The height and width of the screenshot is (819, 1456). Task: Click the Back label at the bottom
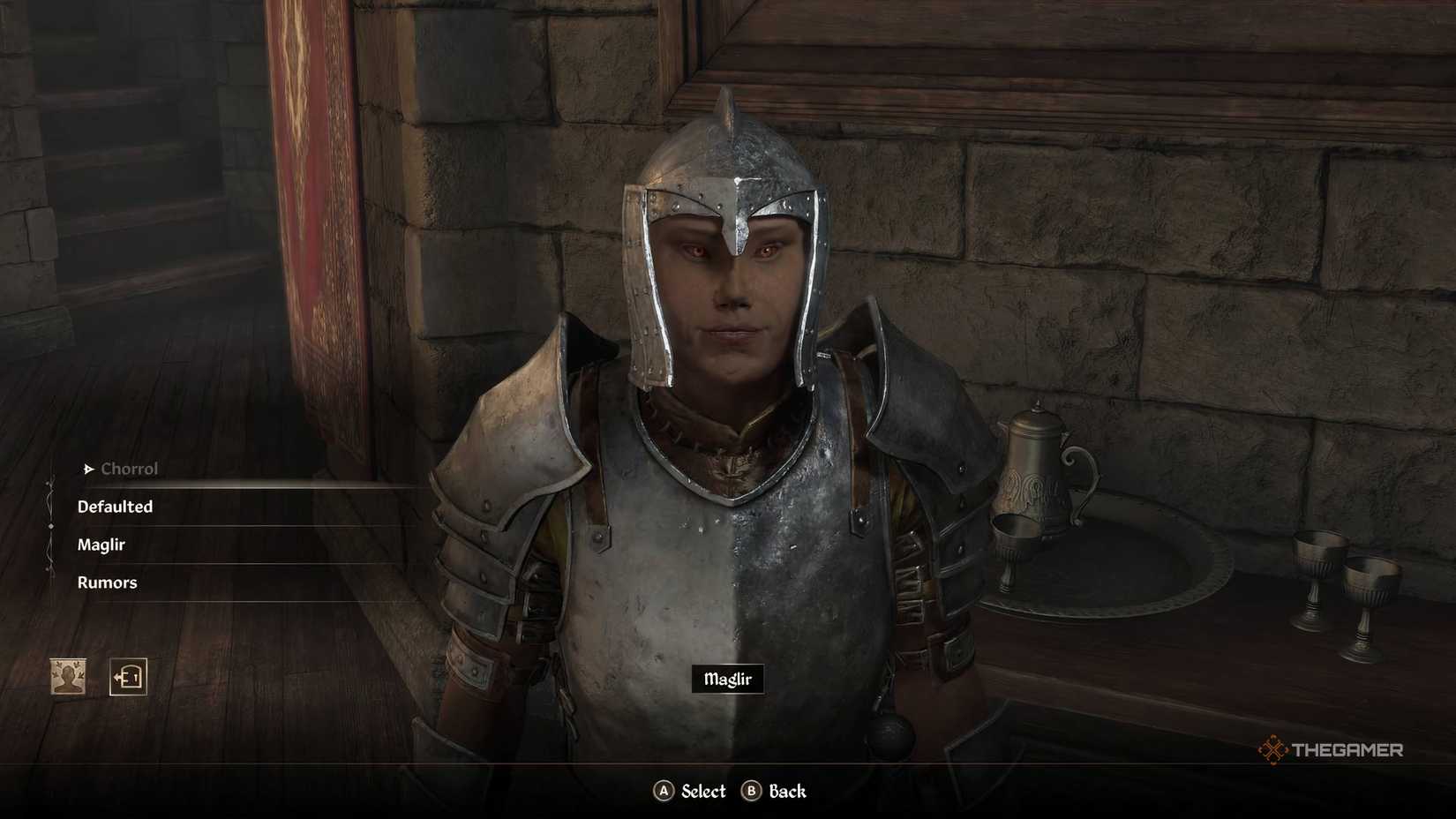(x=788, y=792)
